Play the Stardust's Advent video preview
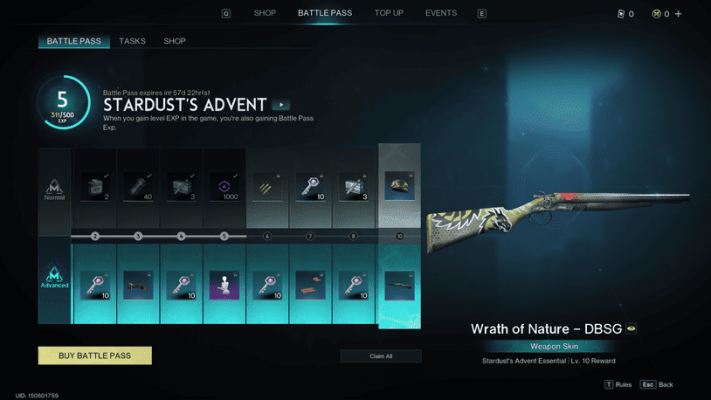This screenshot has height=400, width=711. tap(282, 104)
